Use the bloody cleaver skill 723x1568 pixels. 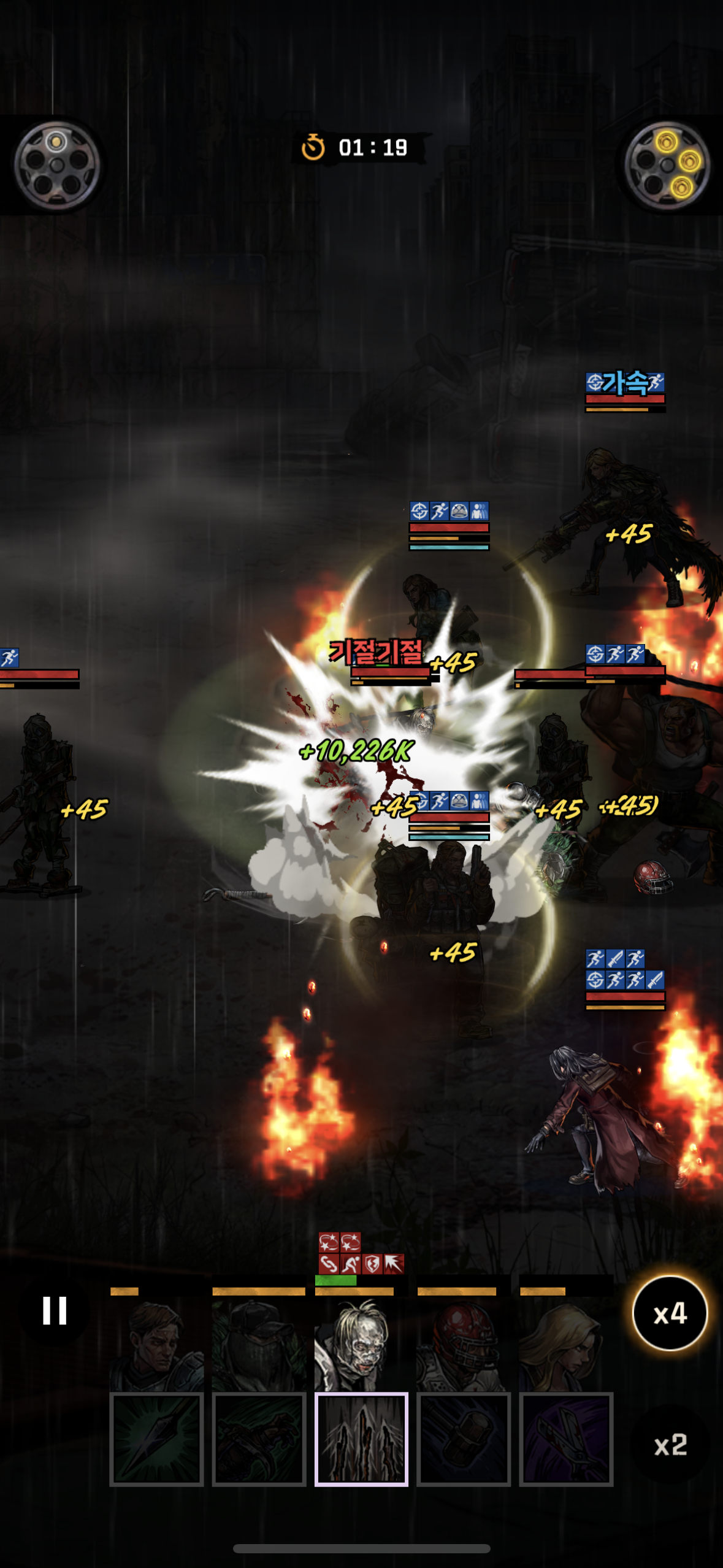pos(566,1439)
